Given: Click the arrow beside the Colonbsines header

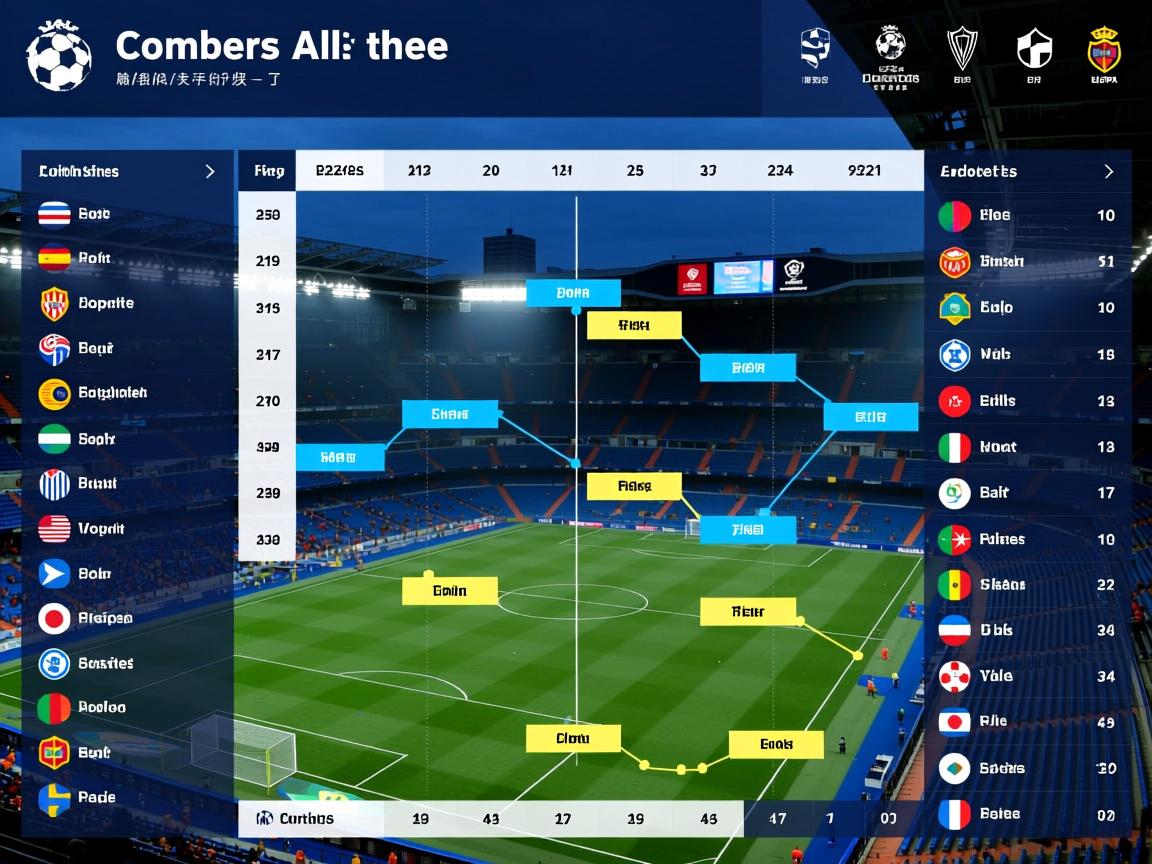Looking at the screenshot, I should (x=209, y=171).
